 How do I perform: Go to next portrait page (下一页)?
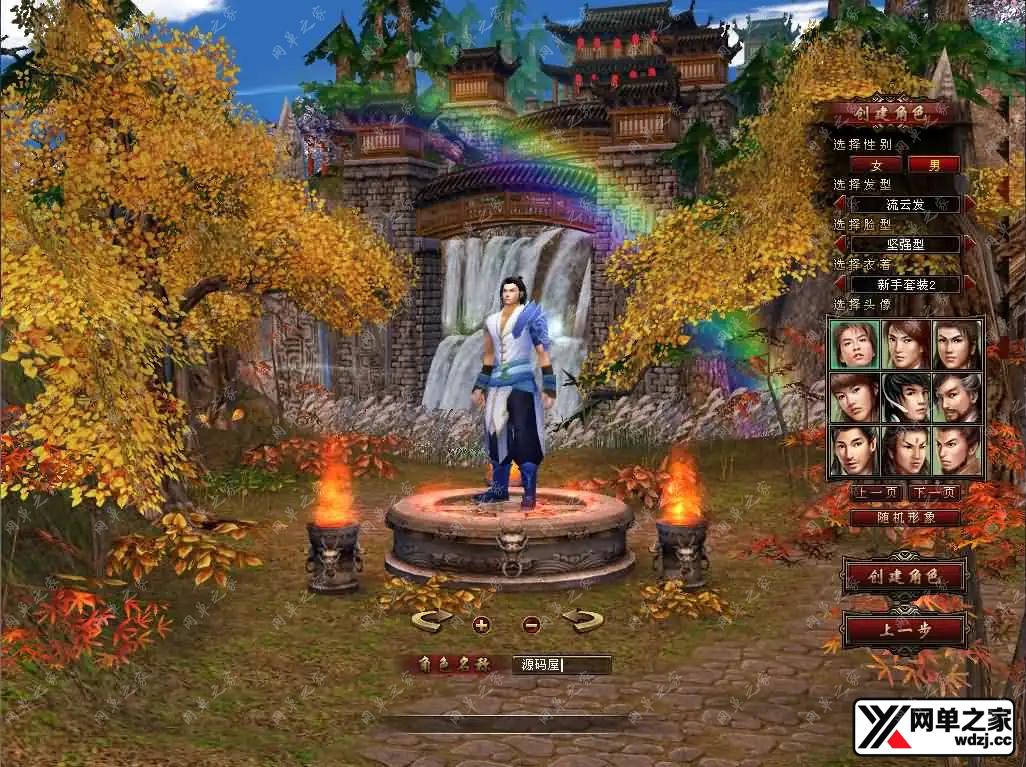935,492
